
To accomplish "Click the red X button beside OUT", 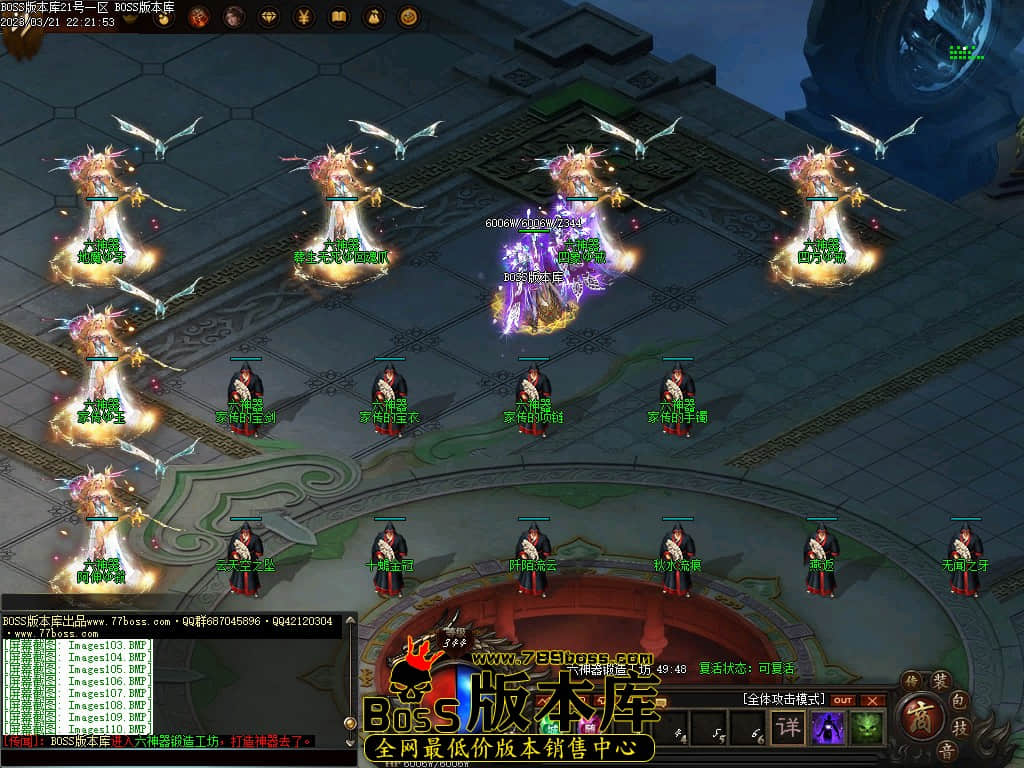I will 873,700.
